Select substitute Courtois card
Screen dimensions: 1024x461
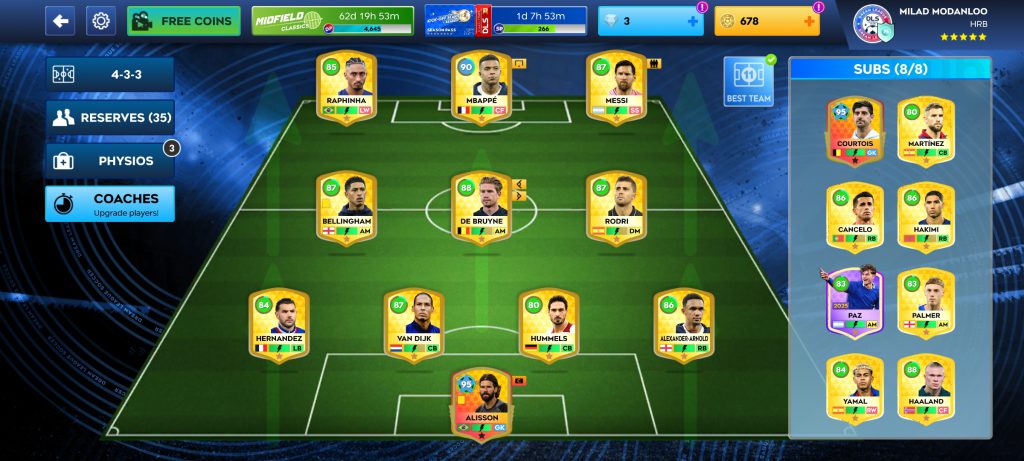click(855, 131)
